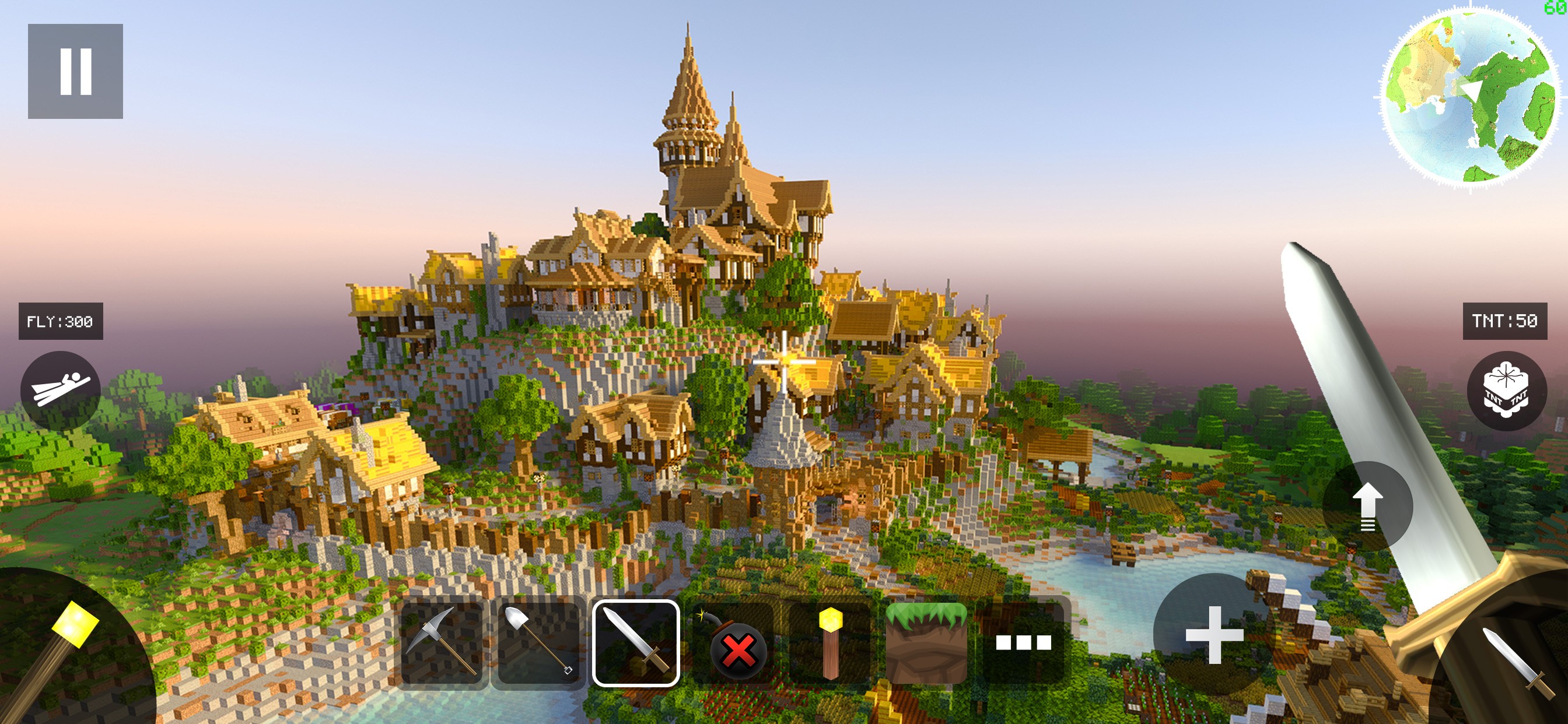Pause the game

(75, 71)
